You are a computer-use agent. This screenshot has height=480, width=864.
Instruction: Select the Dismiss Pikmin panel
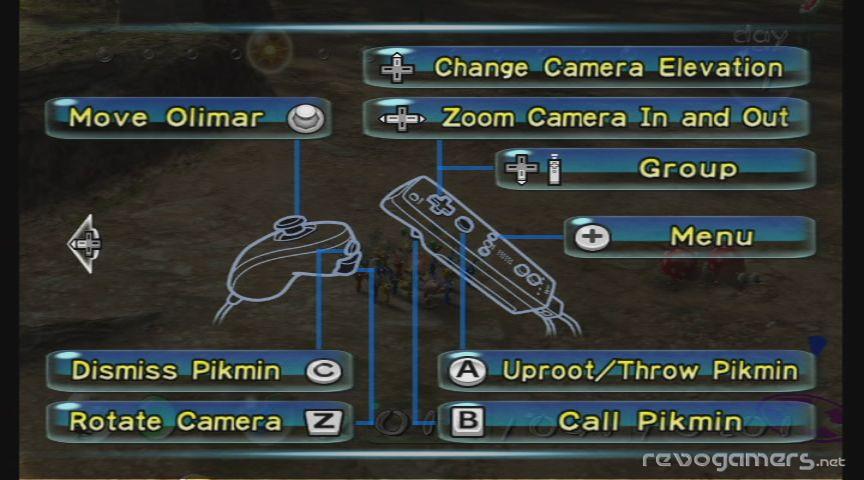click(x=199, y=371)
